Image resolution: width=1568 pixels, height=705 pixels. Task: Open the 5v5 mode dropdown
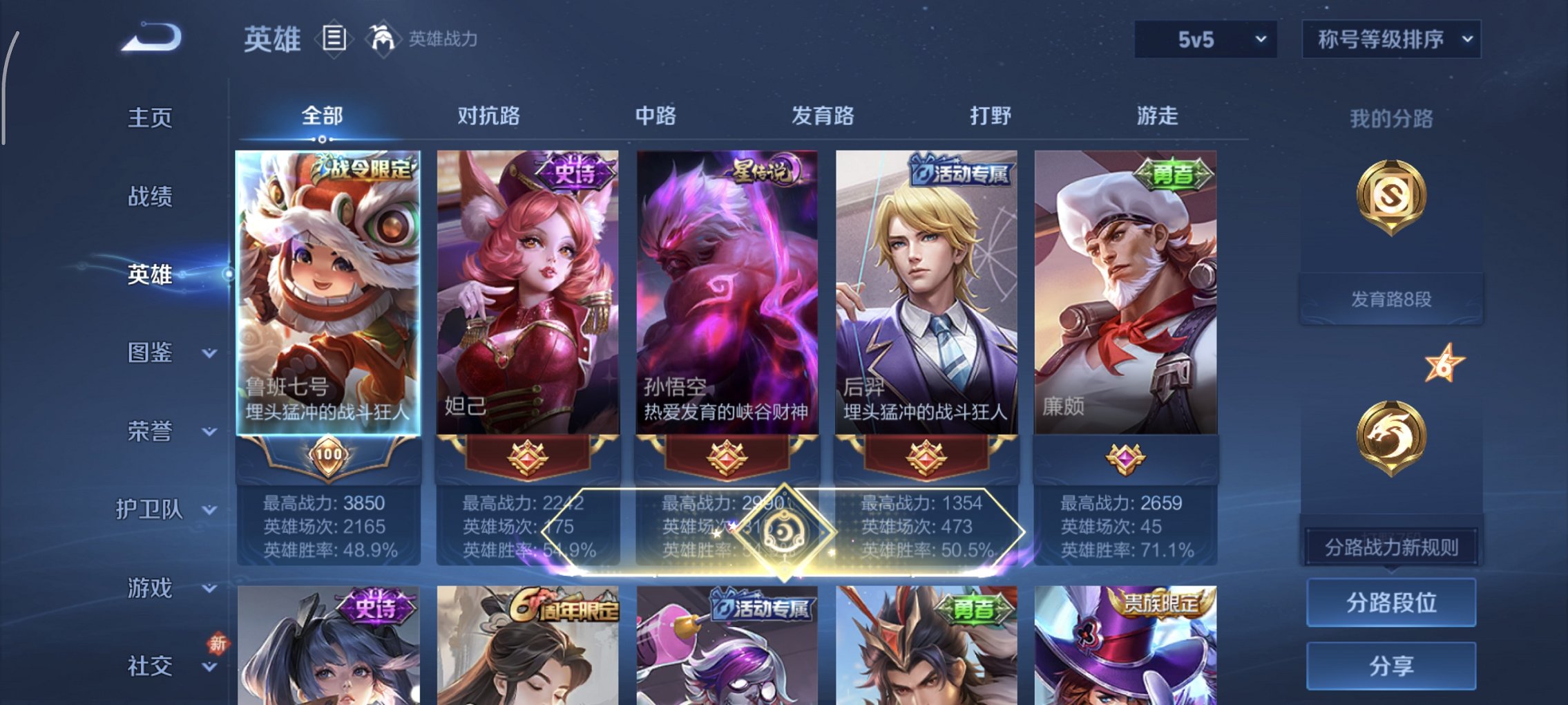(x=1204, y=39)
